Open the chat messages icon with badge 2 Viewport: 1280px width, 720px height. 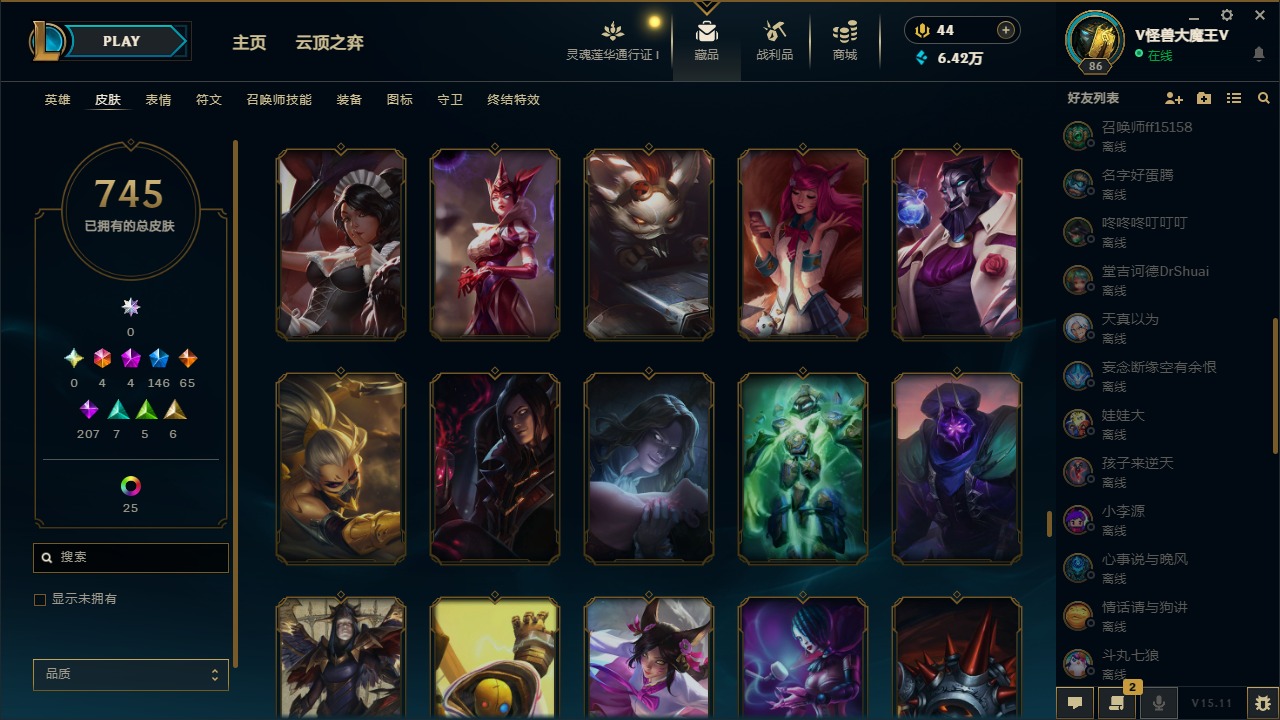1116,703
